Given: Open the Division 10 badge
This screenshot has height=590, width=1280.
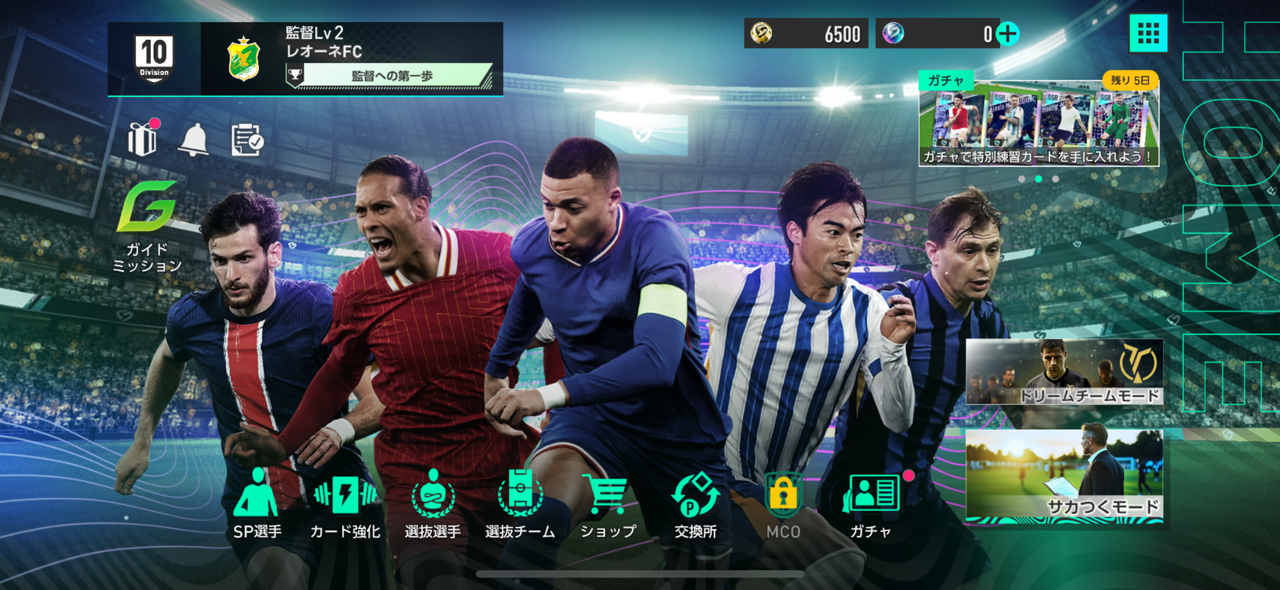Looking at the screenshot, I should coord(154,59).
